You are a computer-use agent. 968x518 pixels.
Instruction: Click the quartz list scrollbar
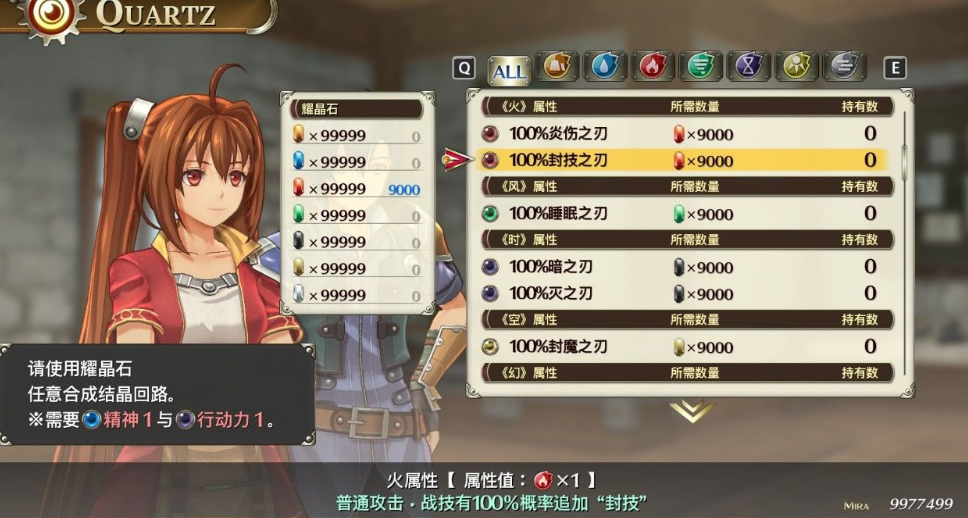905,150
